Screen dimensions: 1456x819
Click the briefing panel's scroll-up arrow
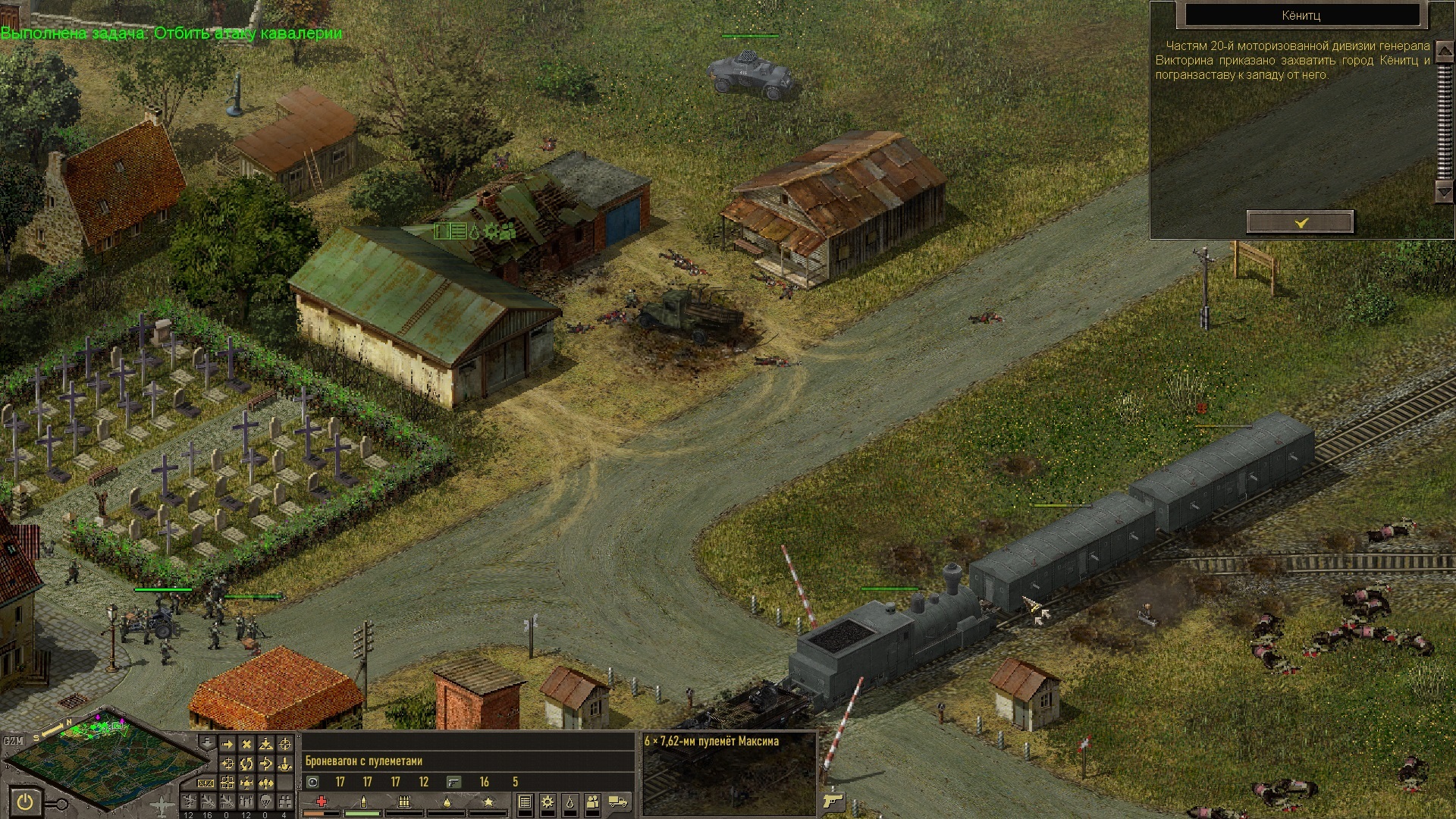(1444, 50)
